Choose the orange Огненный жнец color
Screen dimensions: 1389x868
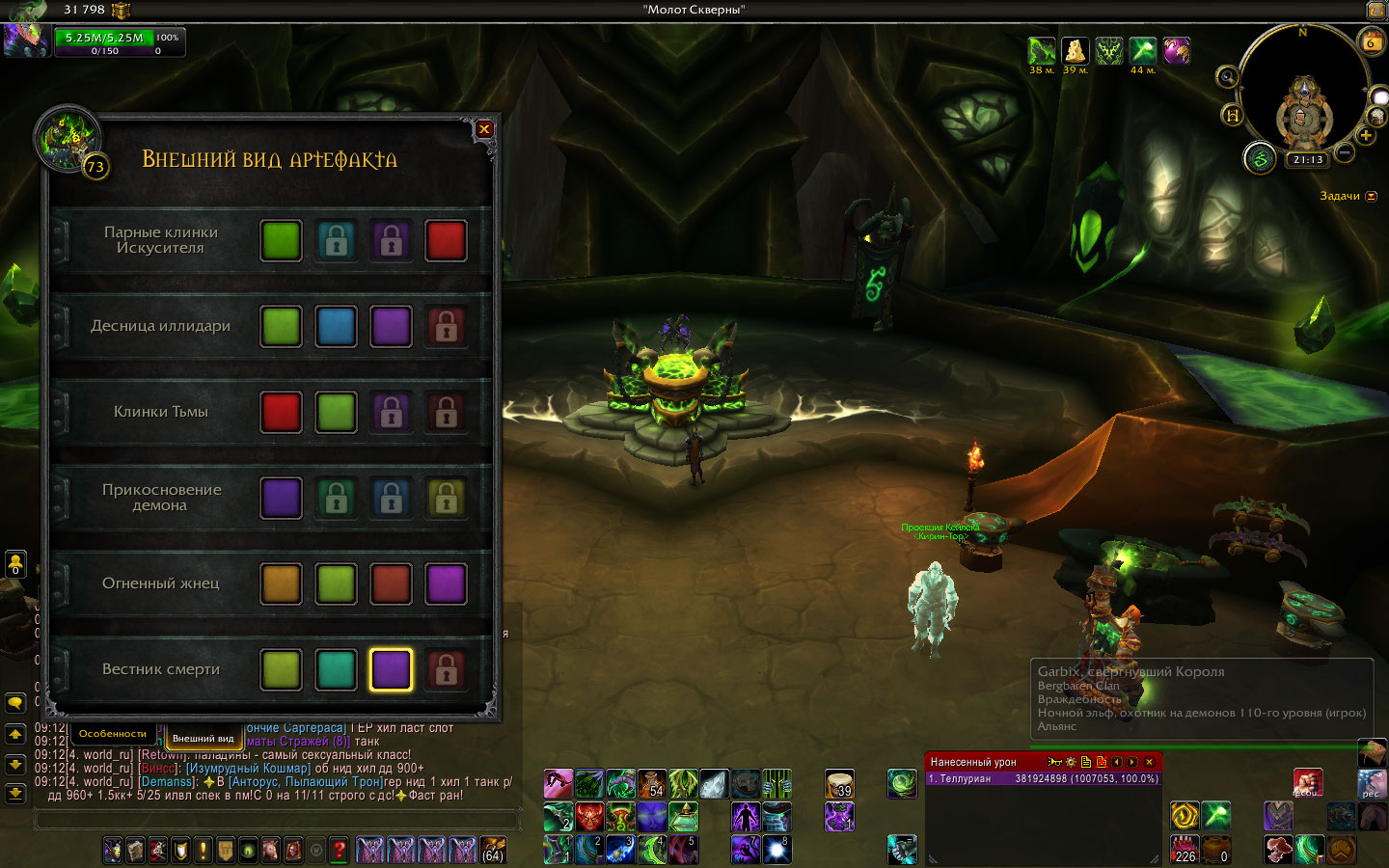281,584
